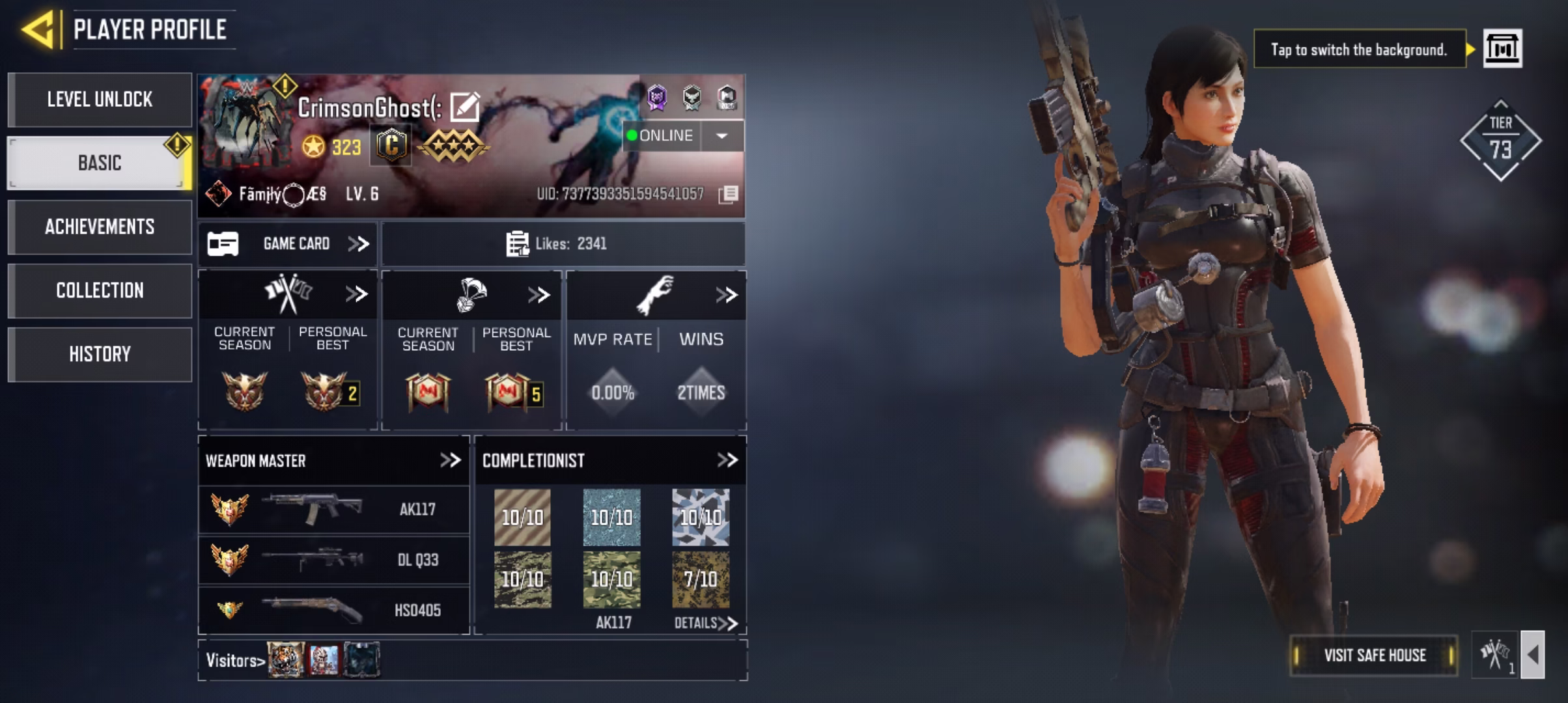
Task: Choose the DL Q33 weapon row
Action: (333, 560)
